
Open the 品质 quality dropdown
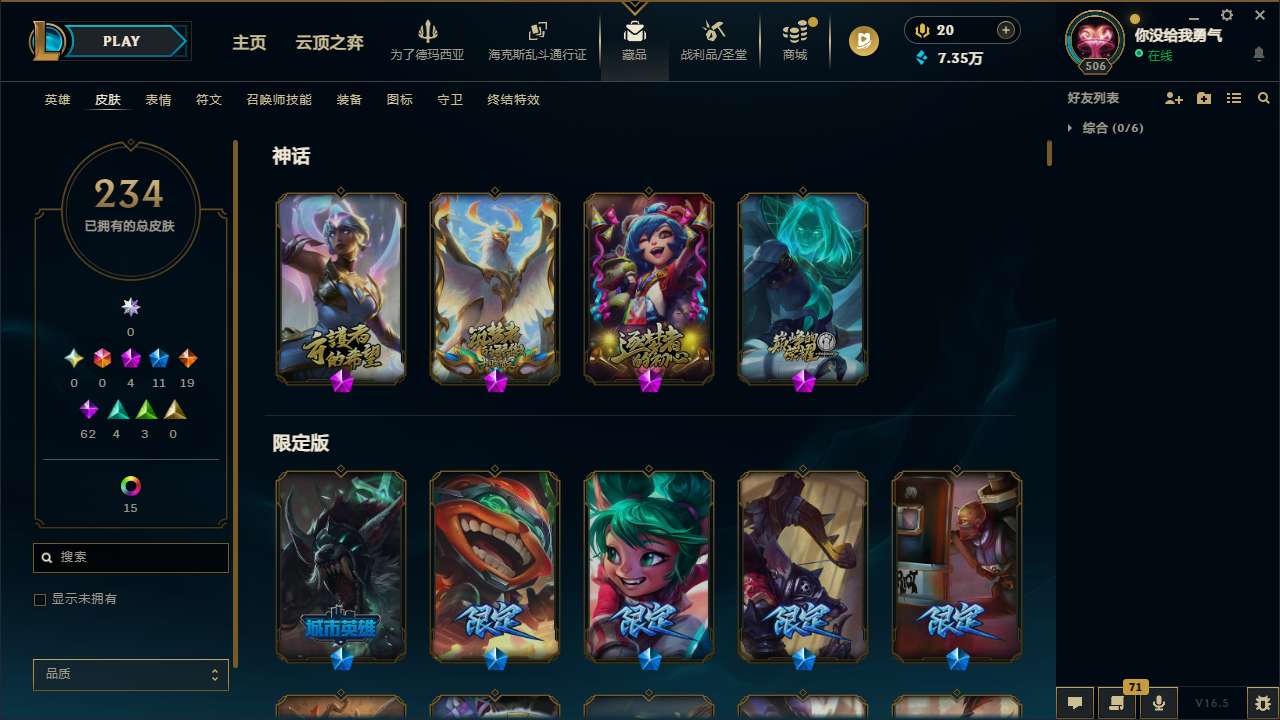[x=130, y=674]
